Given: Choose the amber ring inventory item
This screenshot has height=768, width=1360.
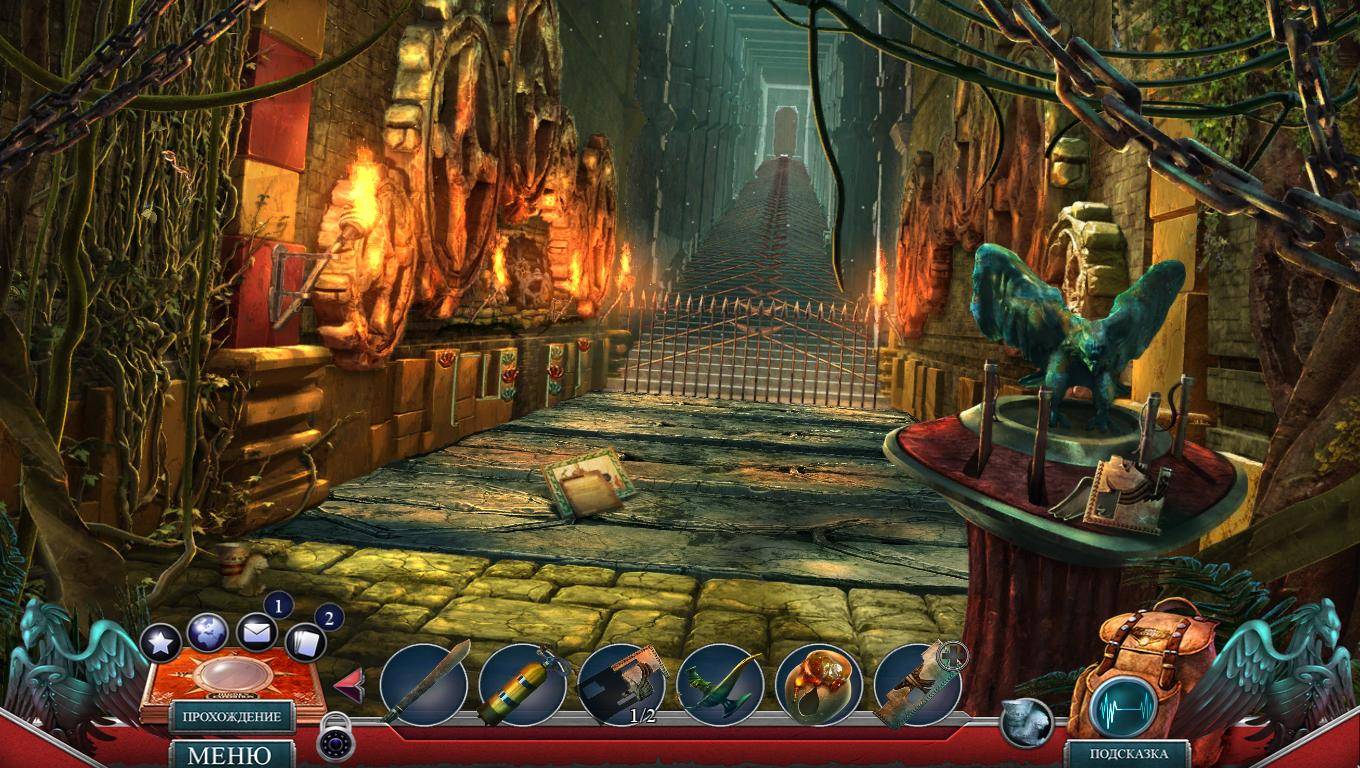Looking at the screenshot, I should point(818,684).
